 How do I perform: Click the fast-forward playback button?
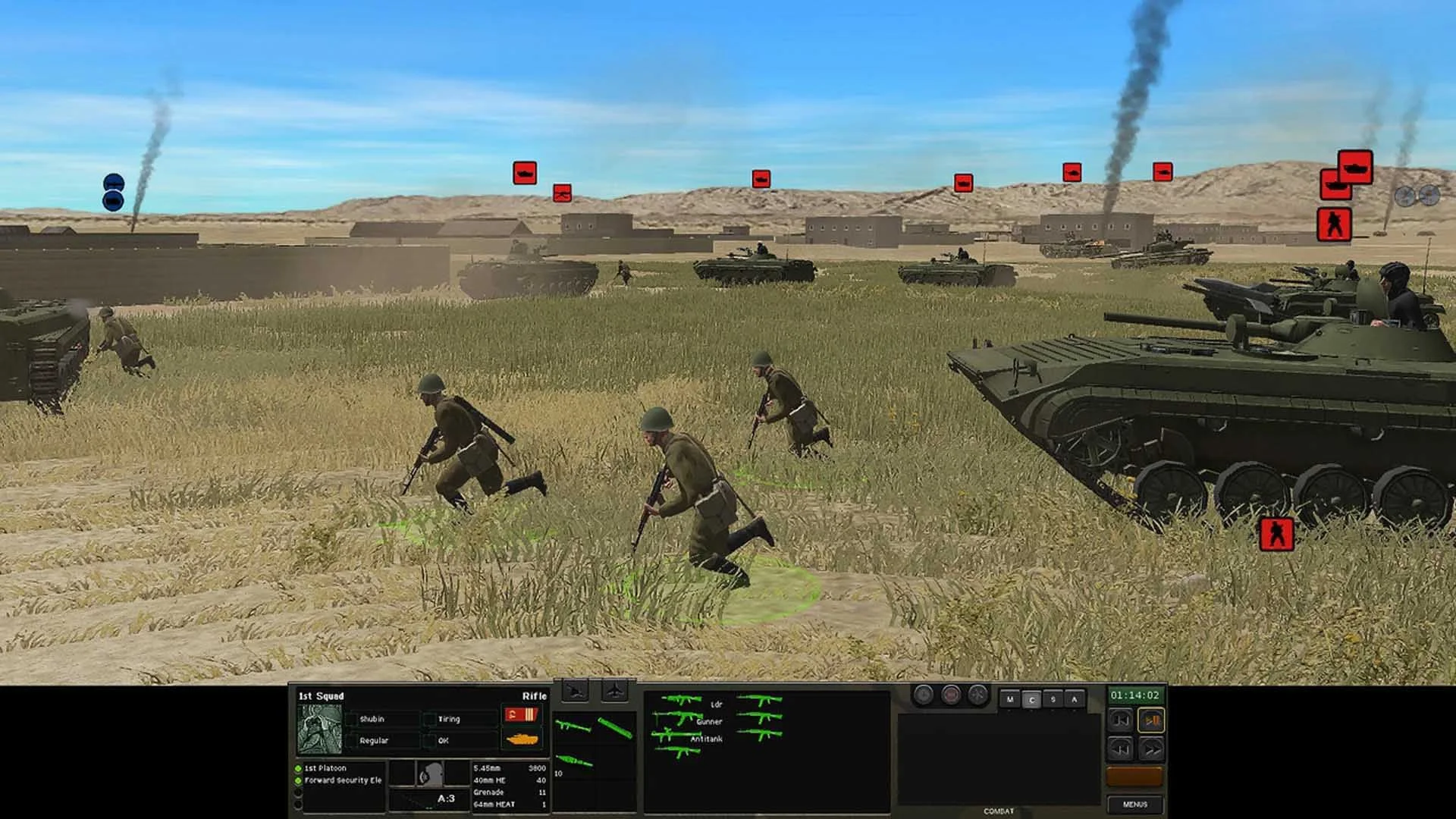[1151, 749]
